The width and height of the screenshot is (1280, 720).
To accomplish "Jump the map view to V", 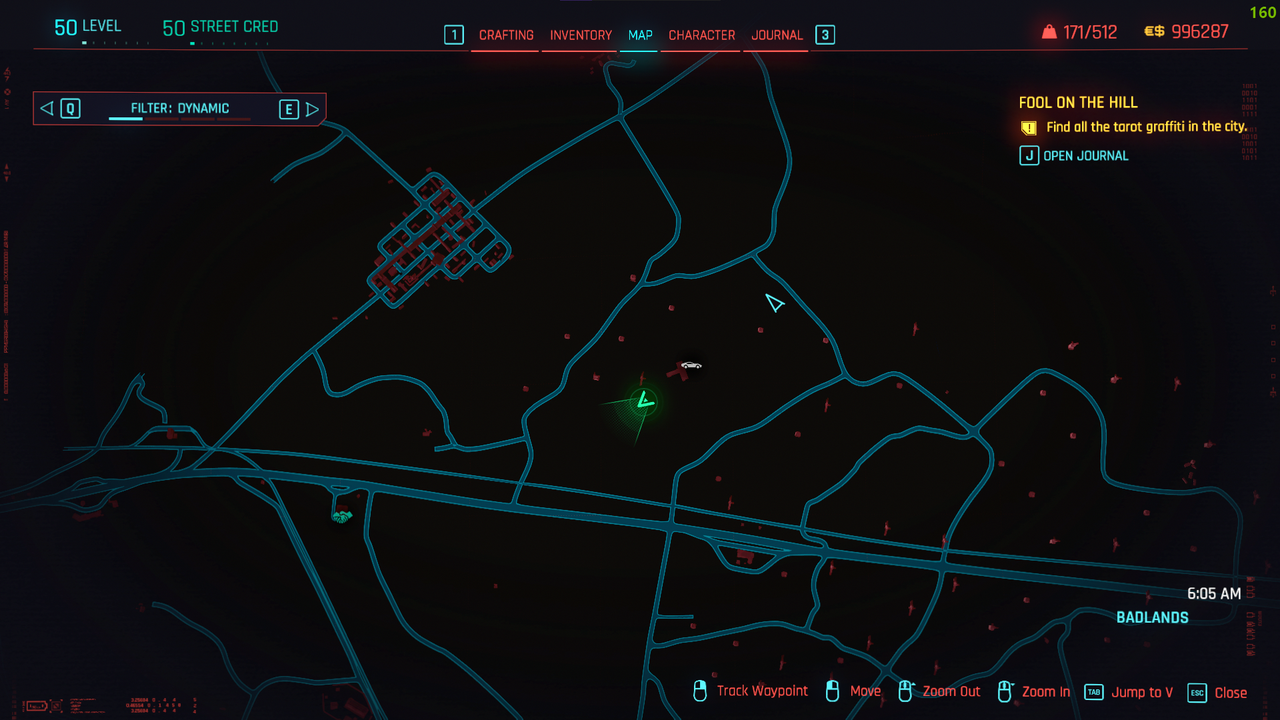I will (1130, 692).
